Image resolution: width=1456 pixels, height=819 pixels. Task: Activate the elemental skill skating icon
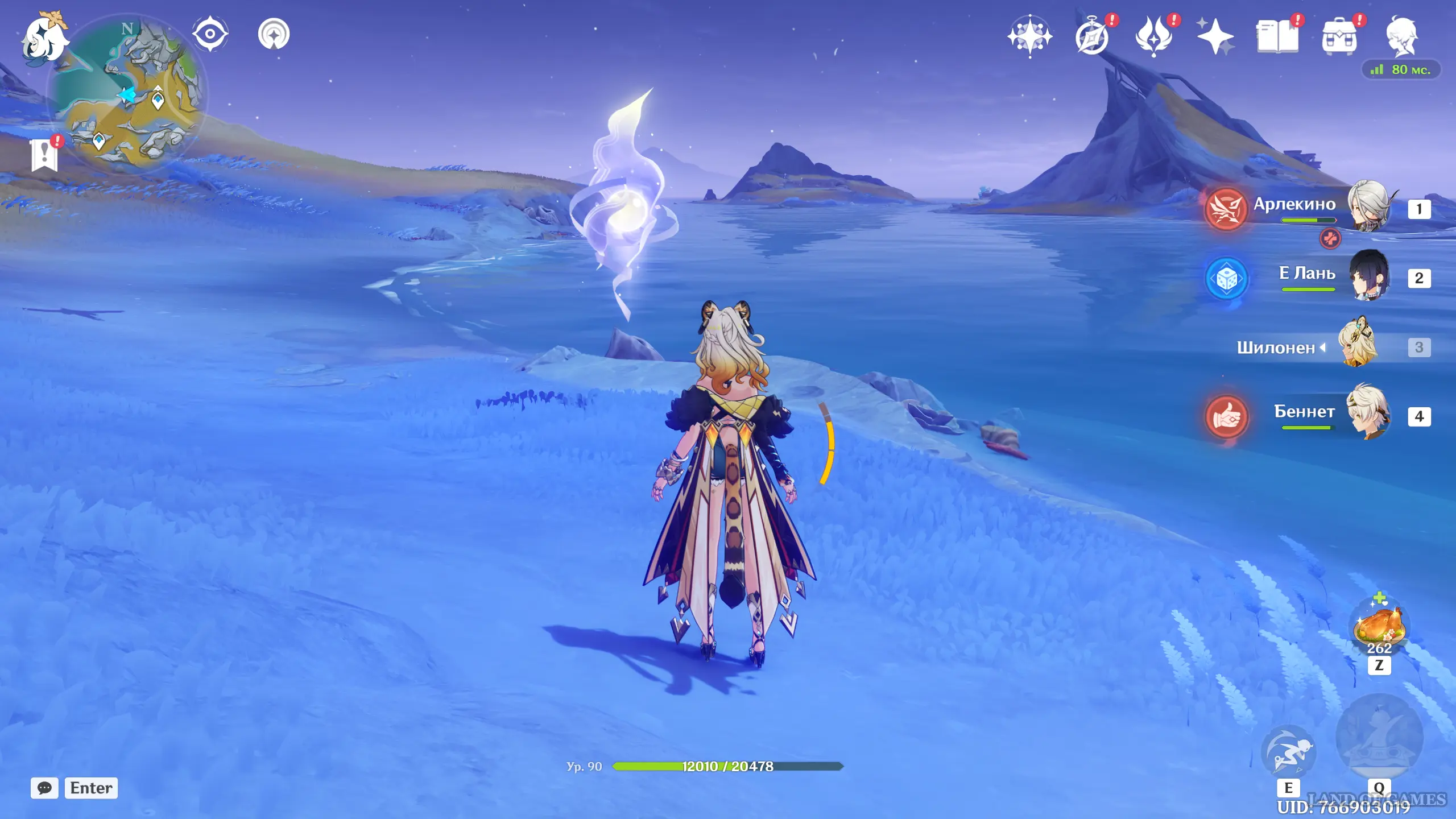1288,752
